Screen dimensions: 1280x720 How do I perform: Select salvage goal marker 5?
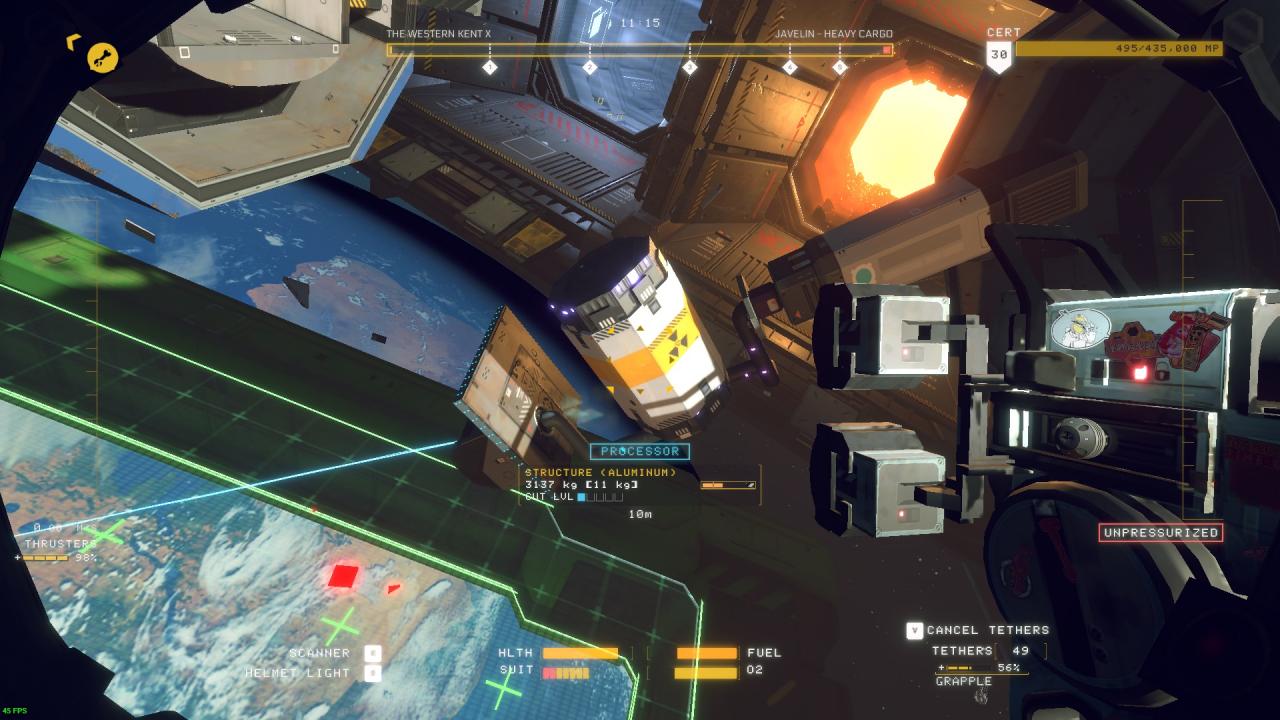tap(840, 67)
